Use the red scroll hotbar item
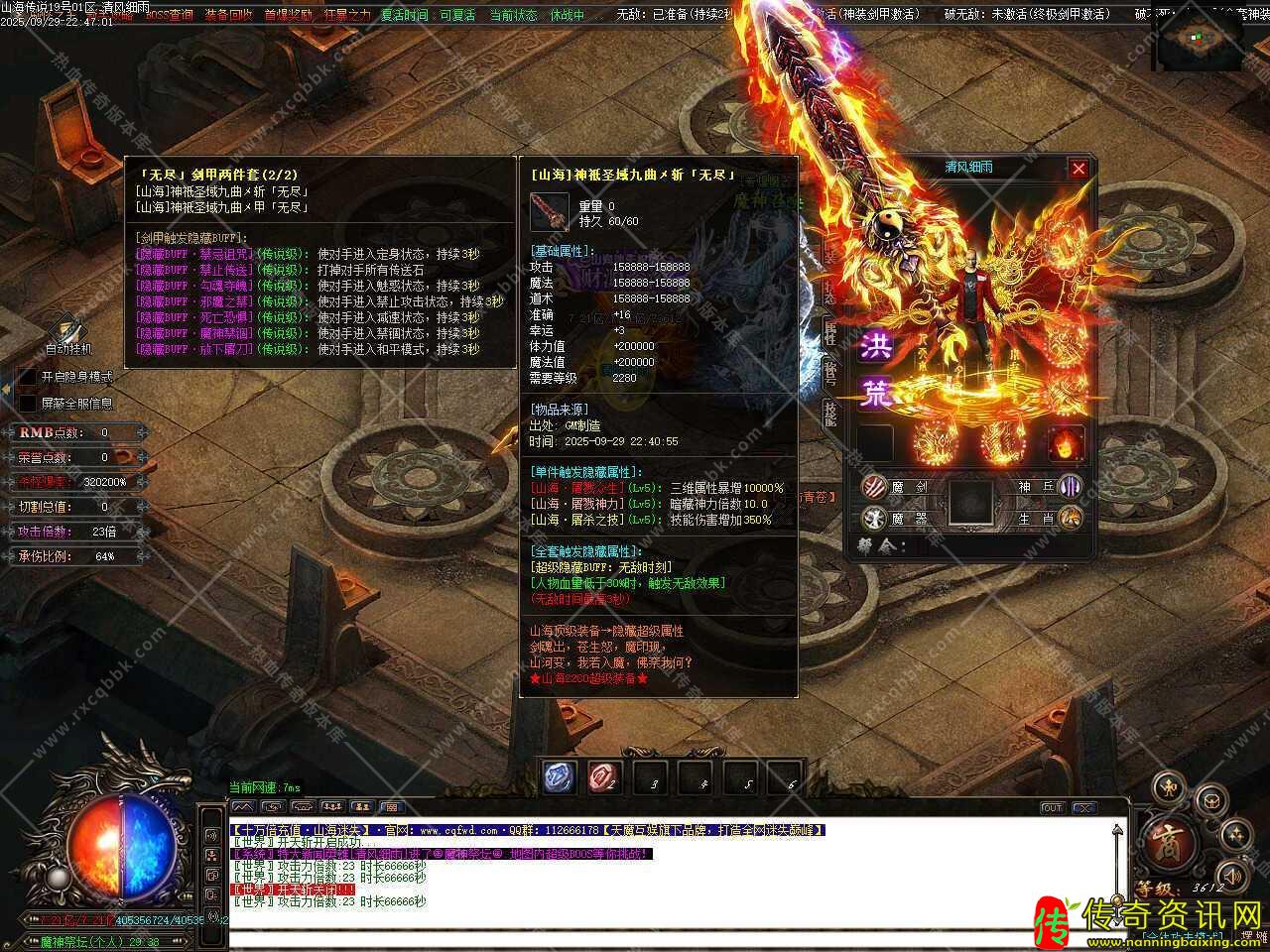 click(x=603, y=777)
